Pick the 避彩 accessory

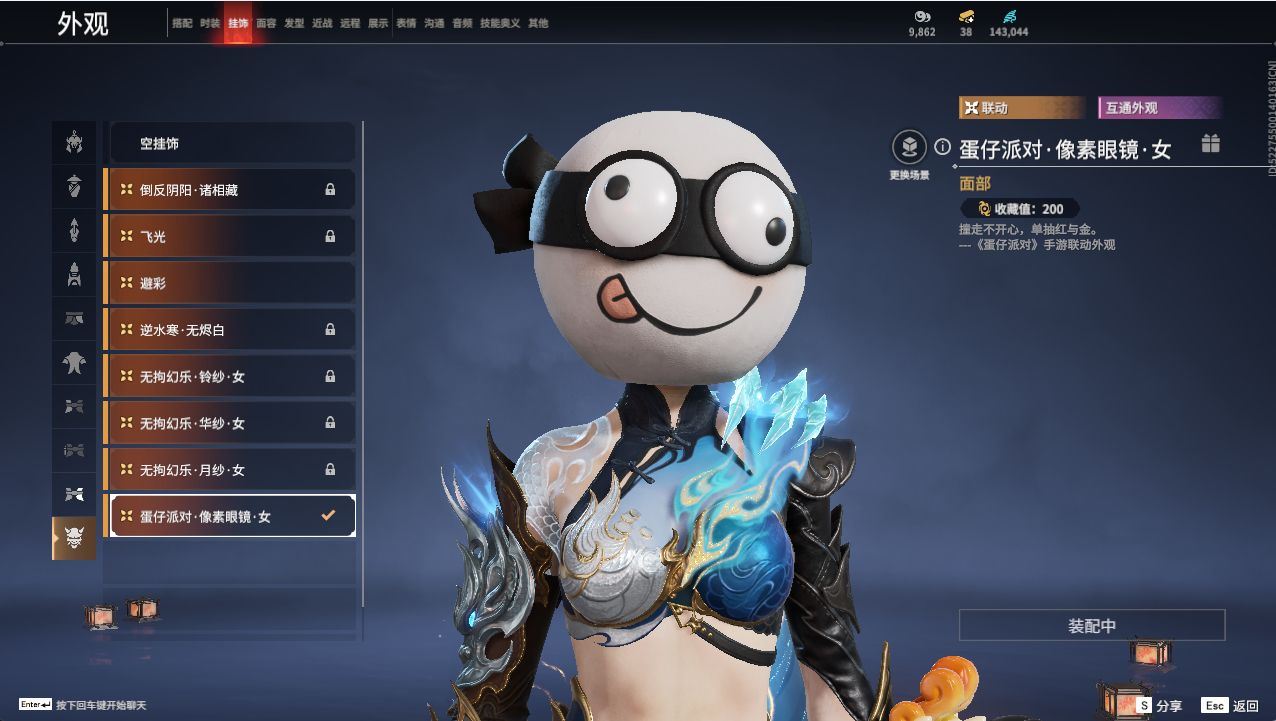pos(230,283)
